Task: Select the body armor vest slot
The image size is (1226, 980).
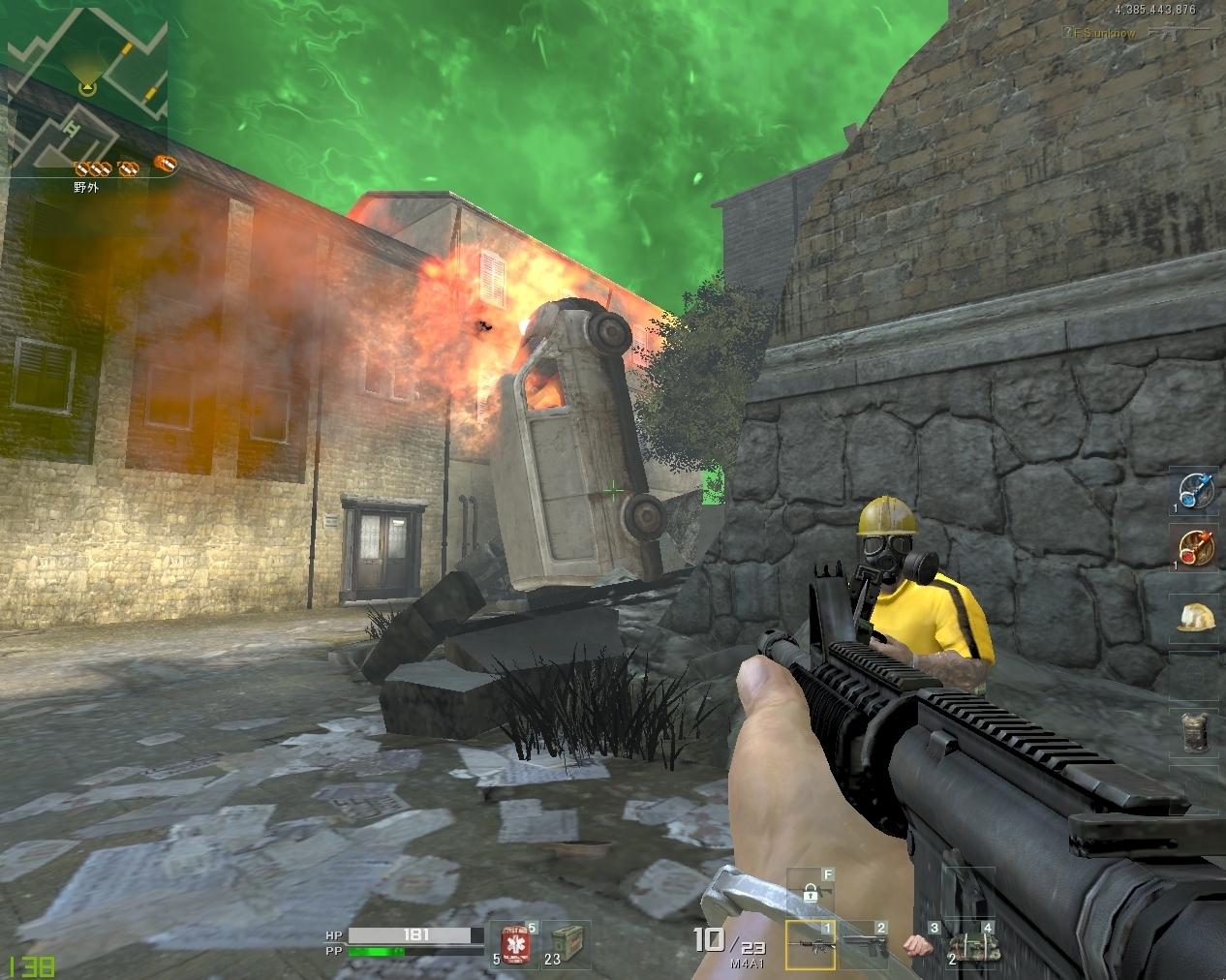Action: [x=1192, y=733]
